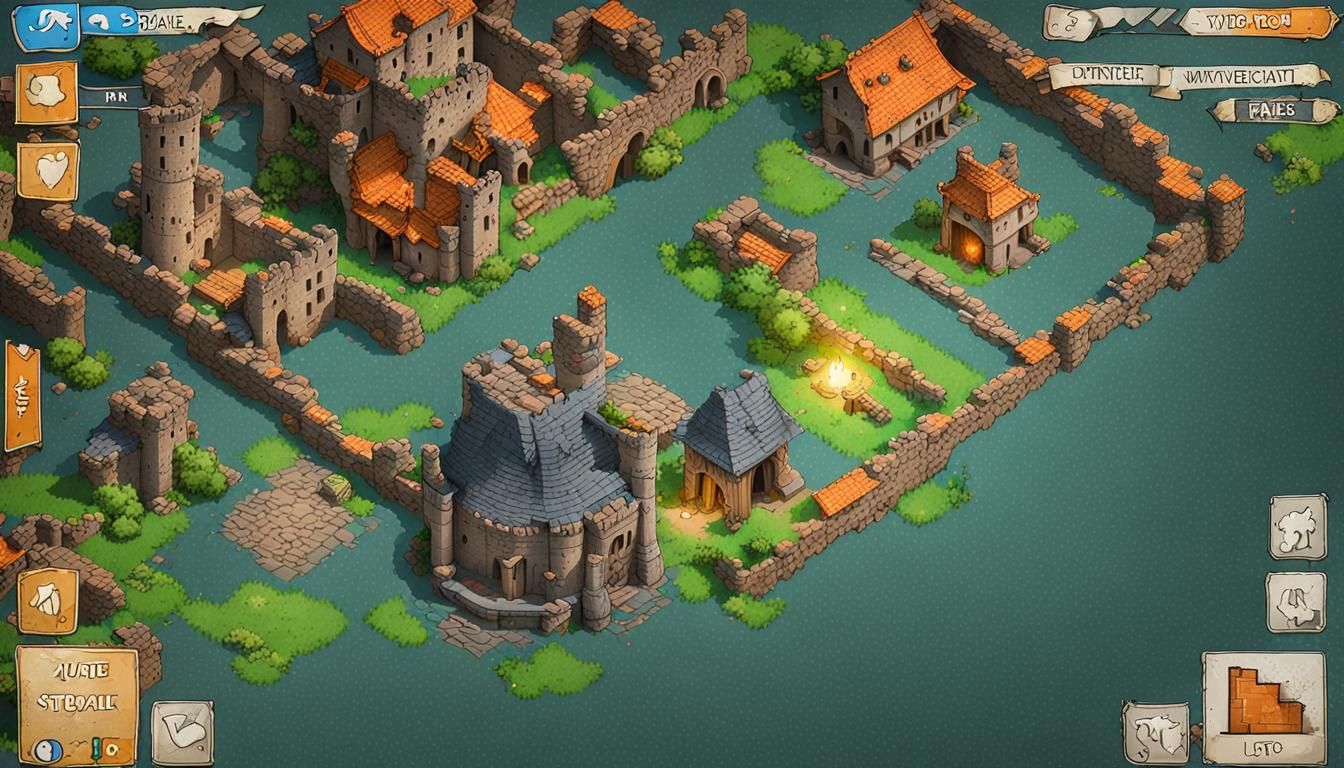Open the DITNICELE ribbon dropdown

pos(1108,75)
